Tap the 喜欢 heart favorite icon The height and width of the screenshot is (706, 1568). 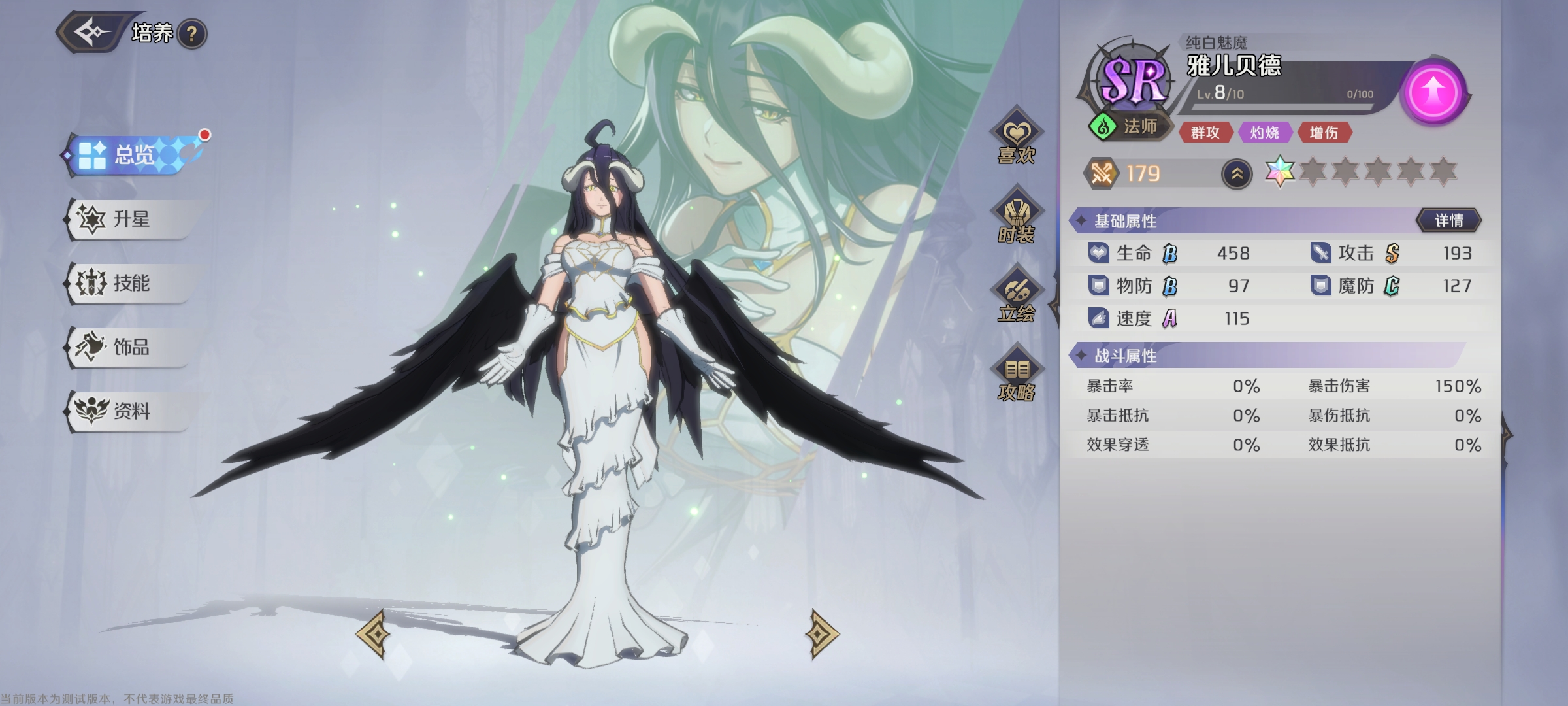1017,140
